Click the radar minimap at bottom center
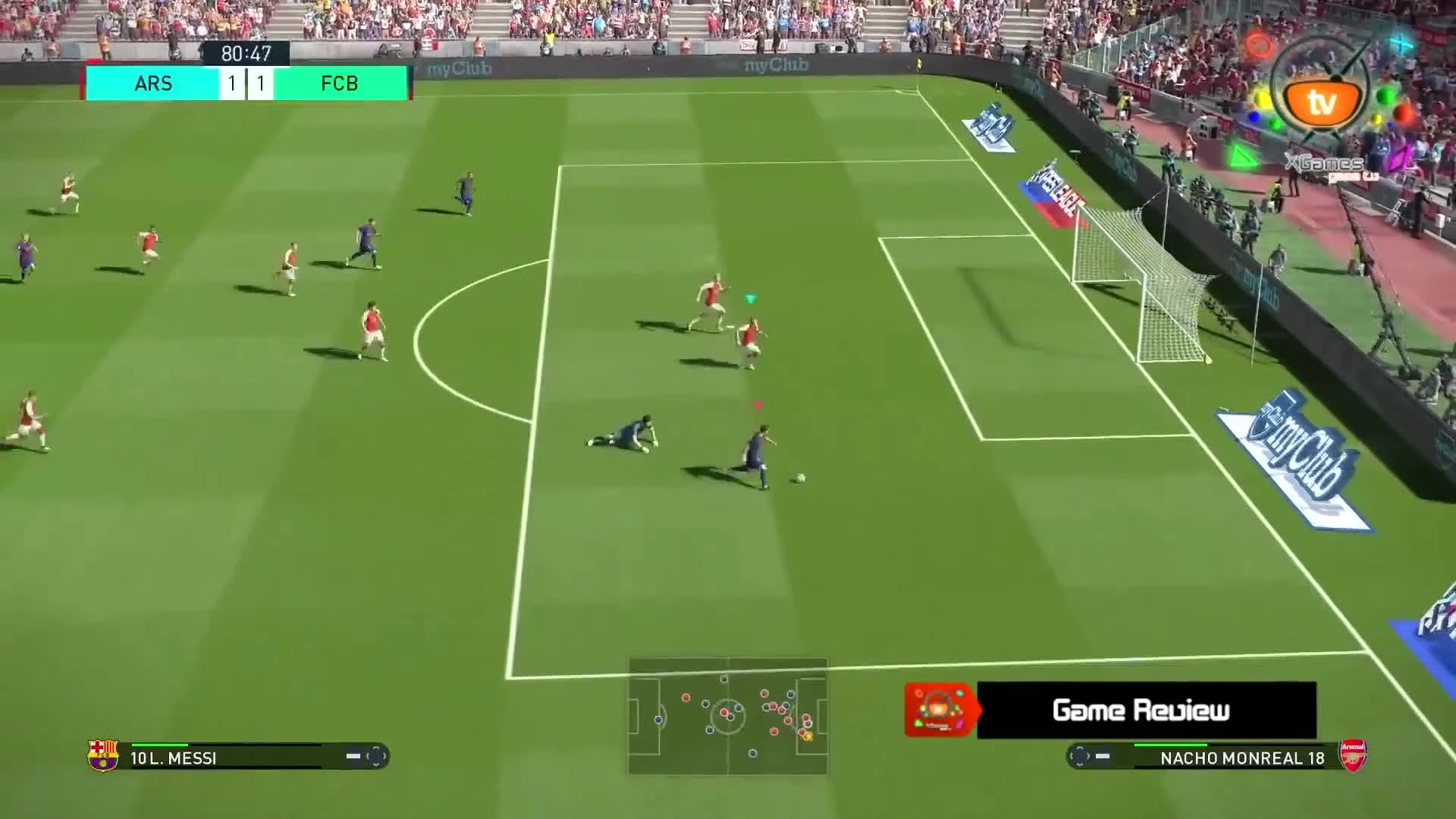This screenshot has height=819, width=1456. 726,718
